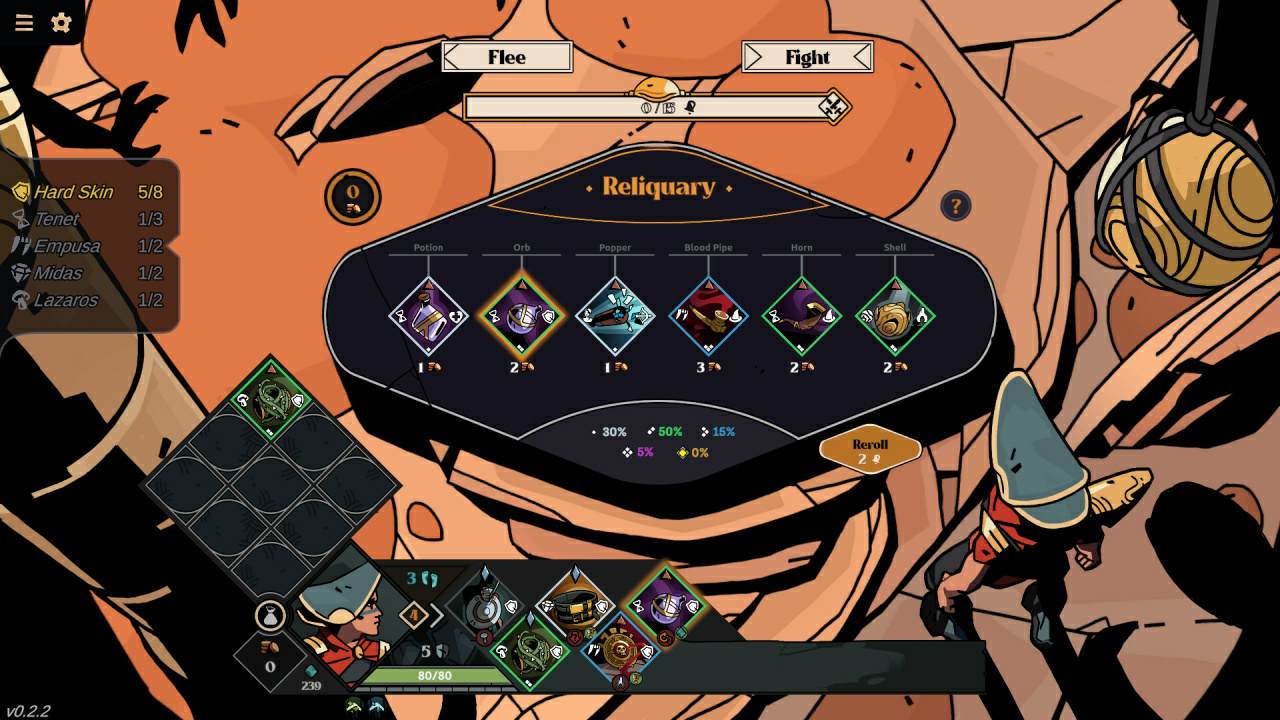Buy the Potion relic
Screen dimensions: 1280x720
point(428,317)
